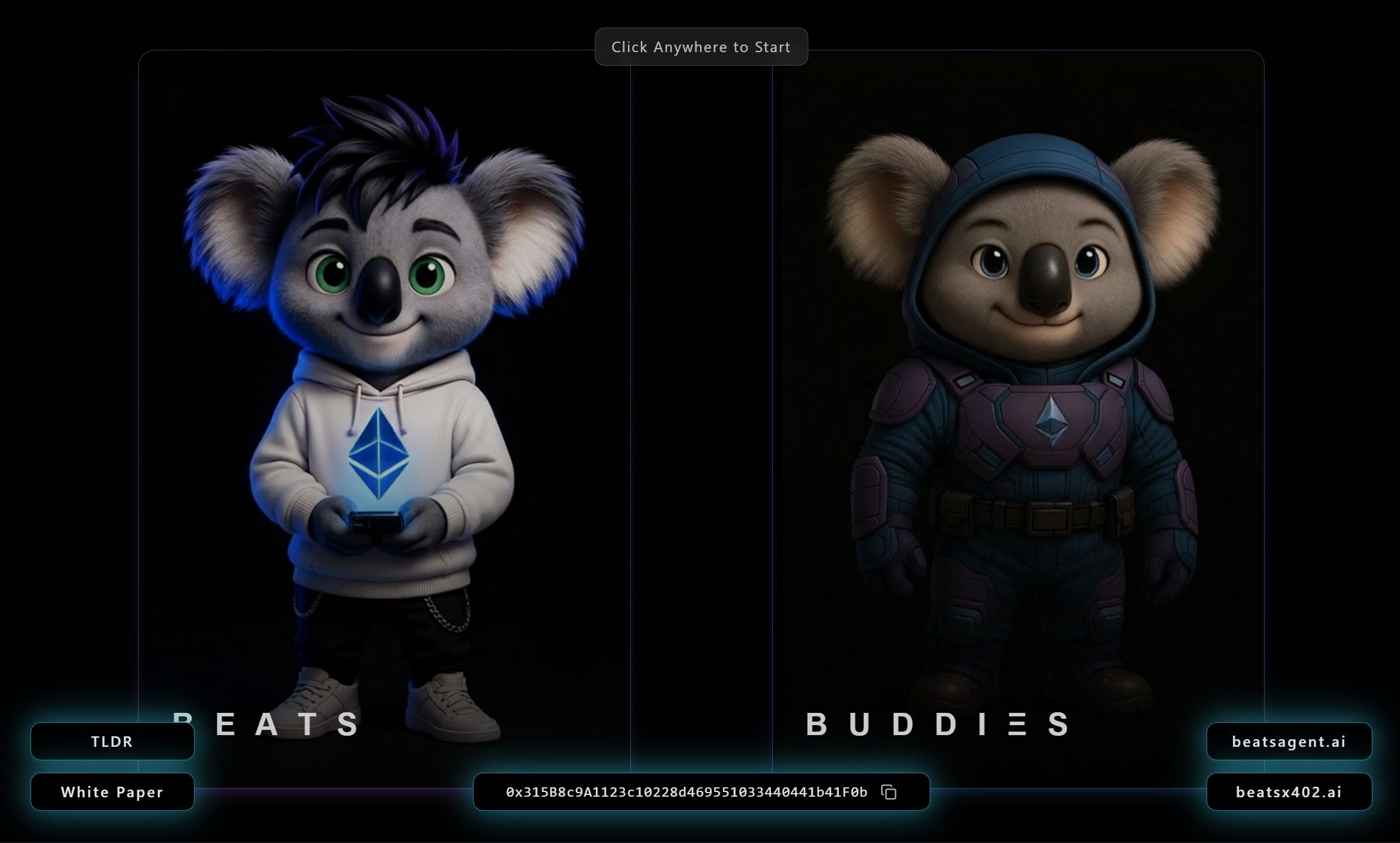This screenshot has height=843, width=1400.
Task: Open the TLDR summary
Action: (x=112, y=742)
